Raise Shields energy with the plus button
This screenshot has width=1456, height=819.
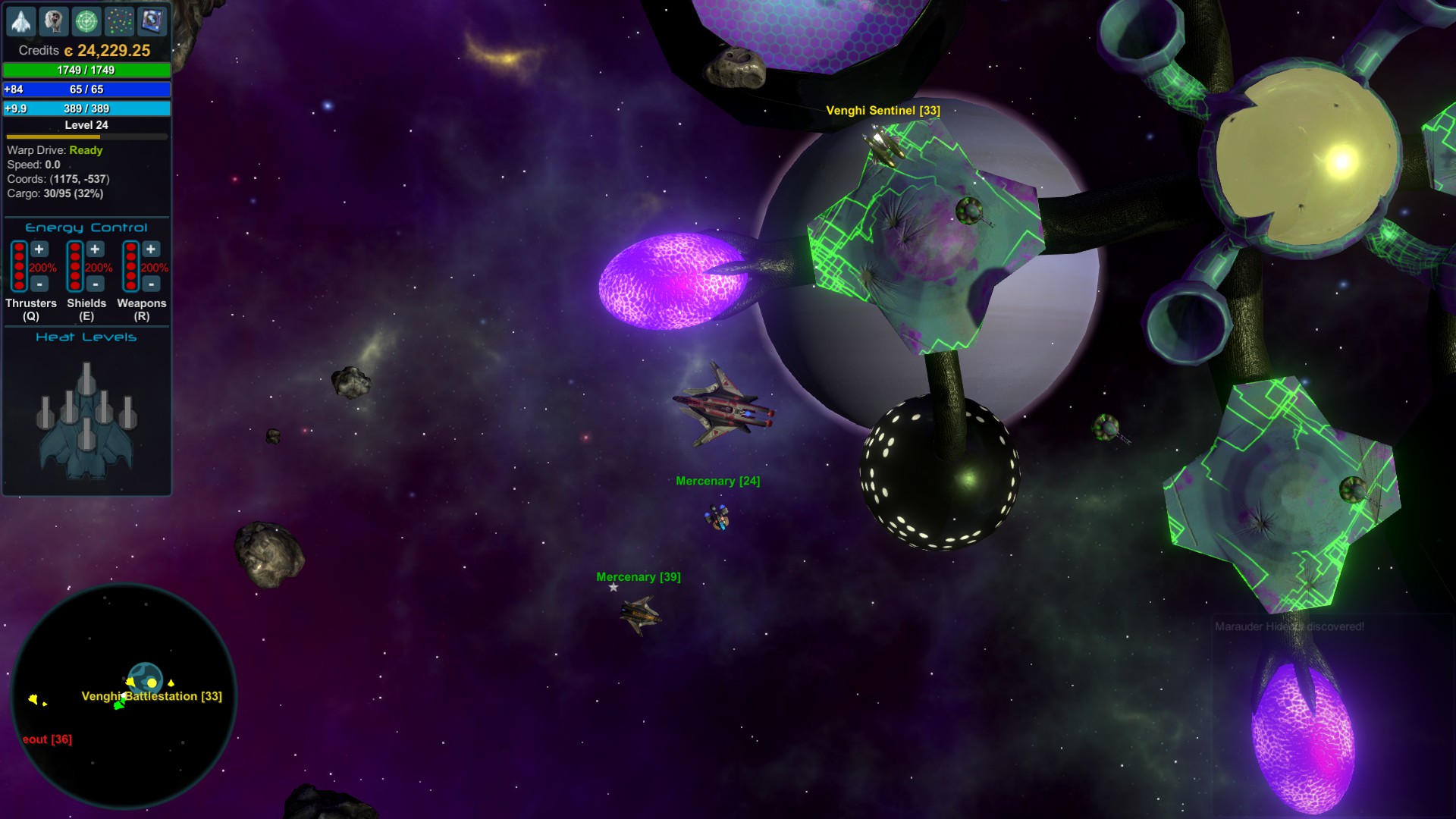pos(95,249)
